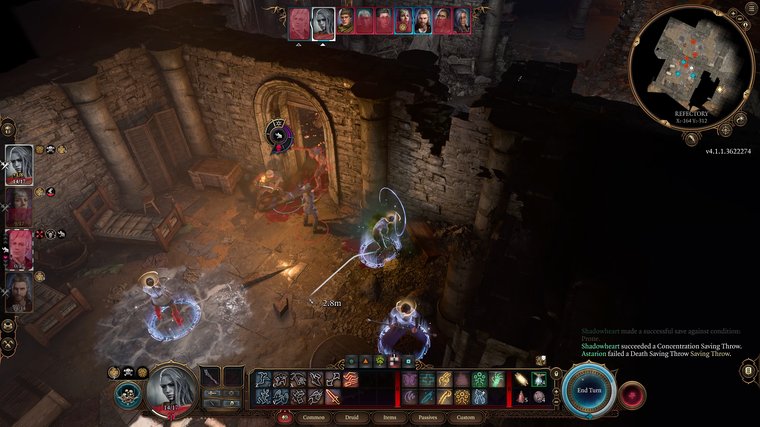The height and width of the screenshot is (427, 760).
Task: Select the last turn order portrait
Action: [462, 21]
